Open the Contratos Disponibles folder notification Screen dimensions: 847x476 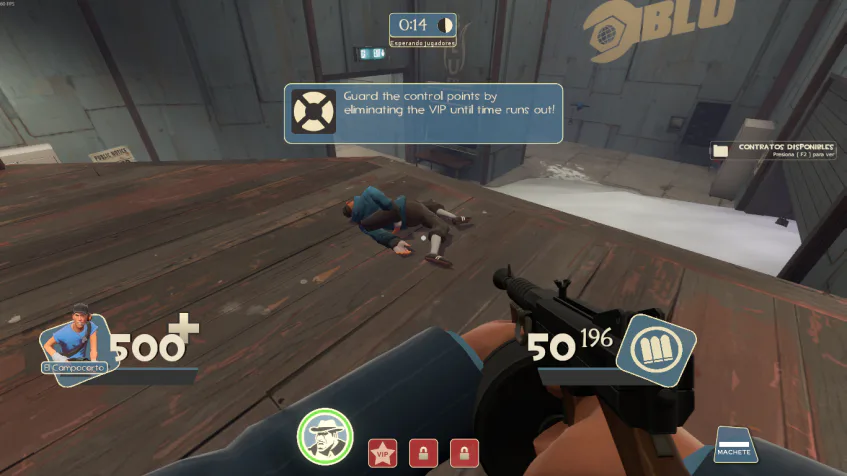pos(720,151)
